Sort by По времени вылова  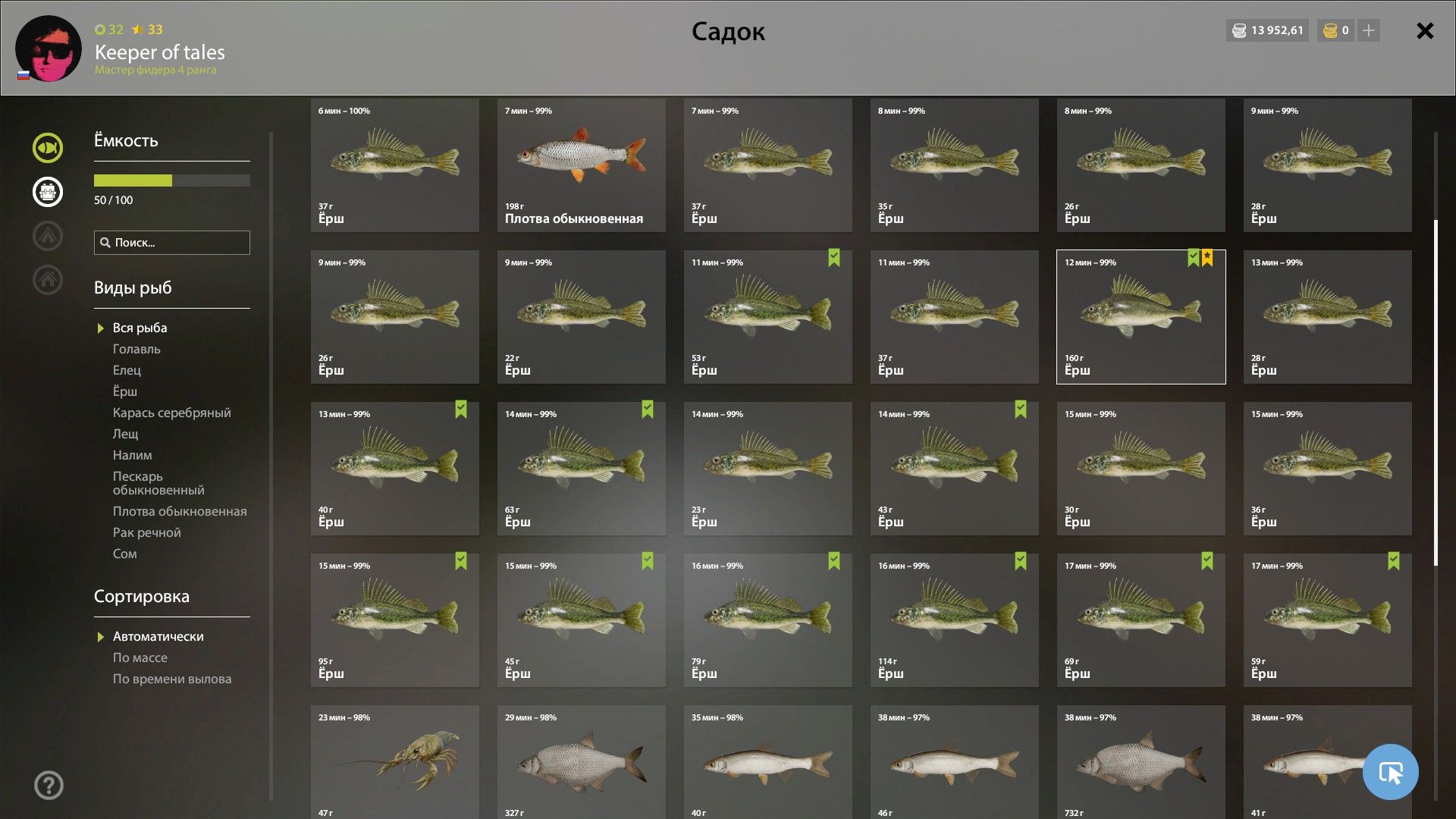[172, 679]
